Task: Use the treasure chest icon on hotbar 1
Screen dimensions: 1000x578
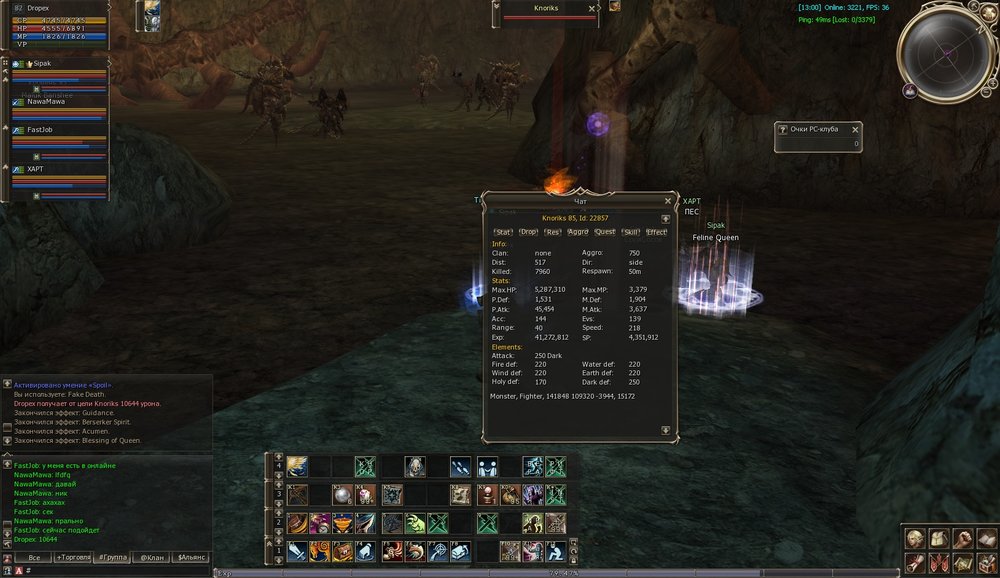Action: tap(343, 551)
